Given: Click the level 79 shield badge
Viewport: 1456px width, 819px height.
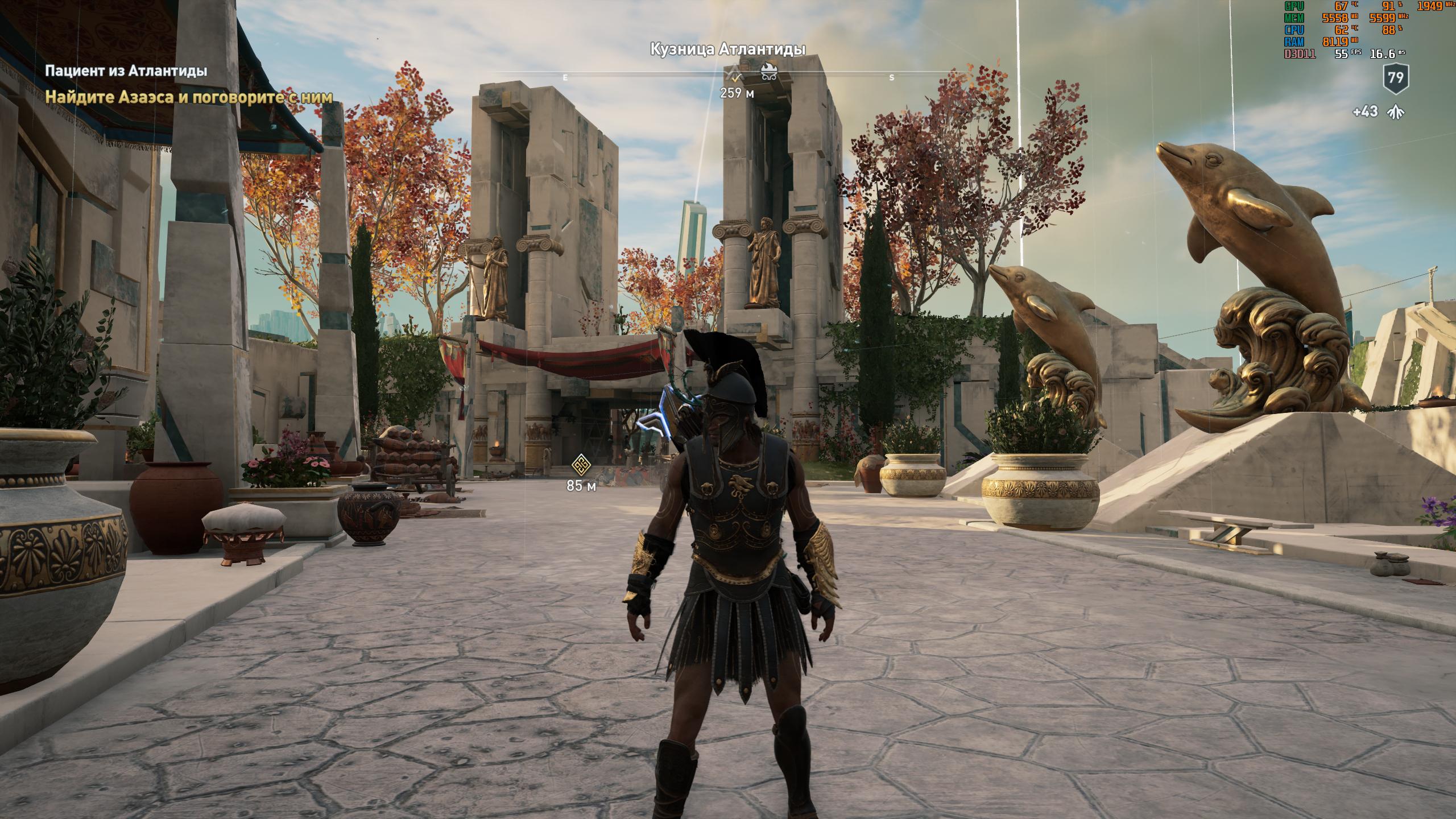Looking at the screenshot, I should click(1396, 77).
